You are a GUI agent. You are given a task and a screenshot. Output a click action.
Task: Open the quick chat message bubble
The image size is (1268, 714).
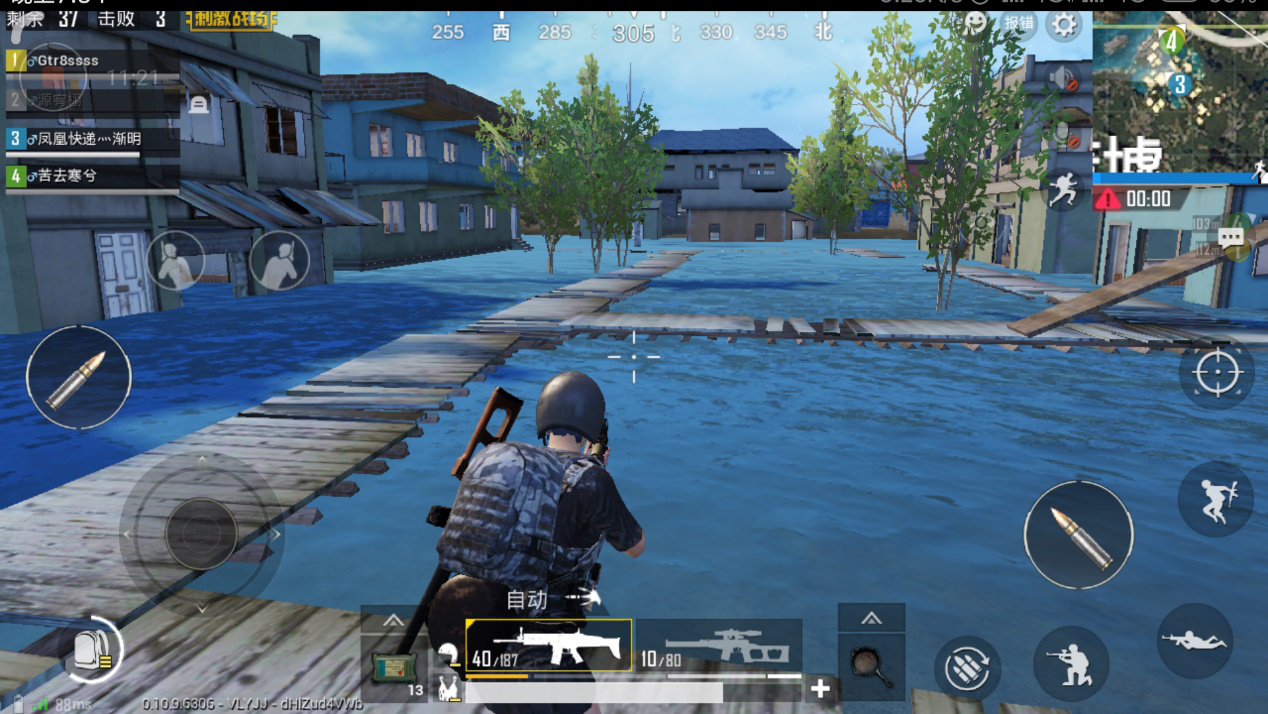click(1232, 238)
